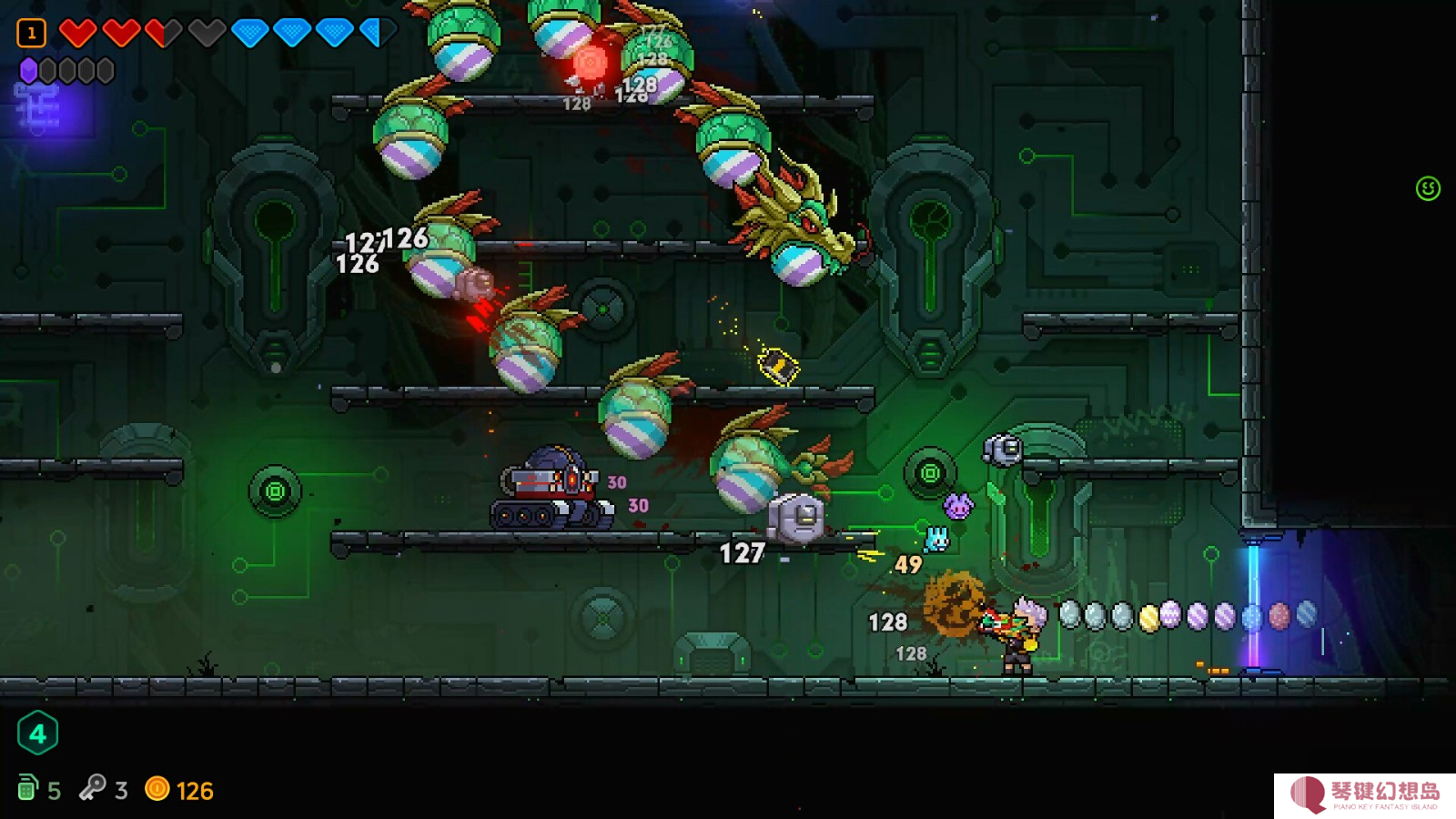1456x819 pixels.
Task: Click the green smiley face map marker
Action: [1428, 188]
